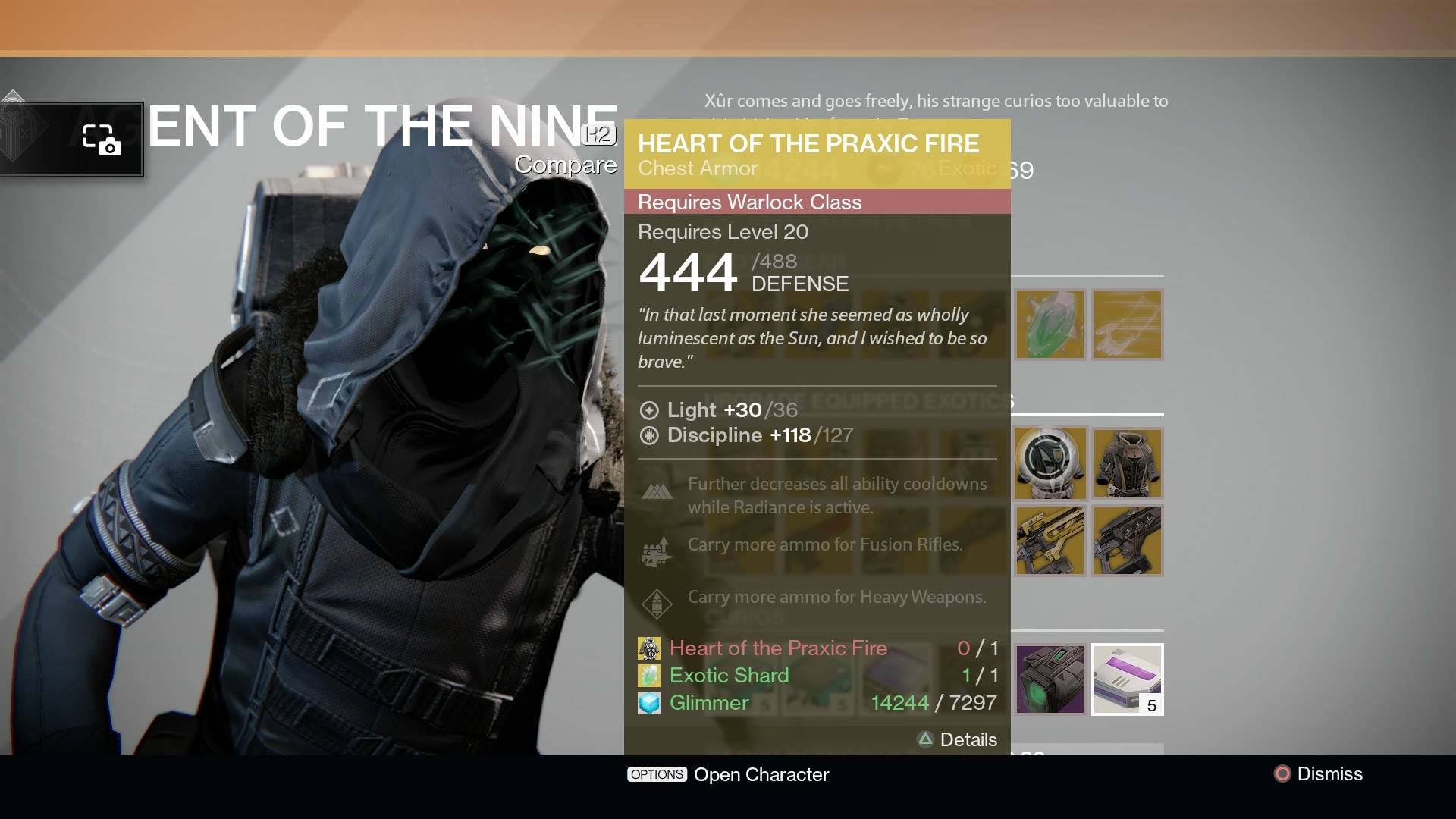Click the Requires Warlock Class banner
Screen dimensions: 1456x819
tap(817, 202)
